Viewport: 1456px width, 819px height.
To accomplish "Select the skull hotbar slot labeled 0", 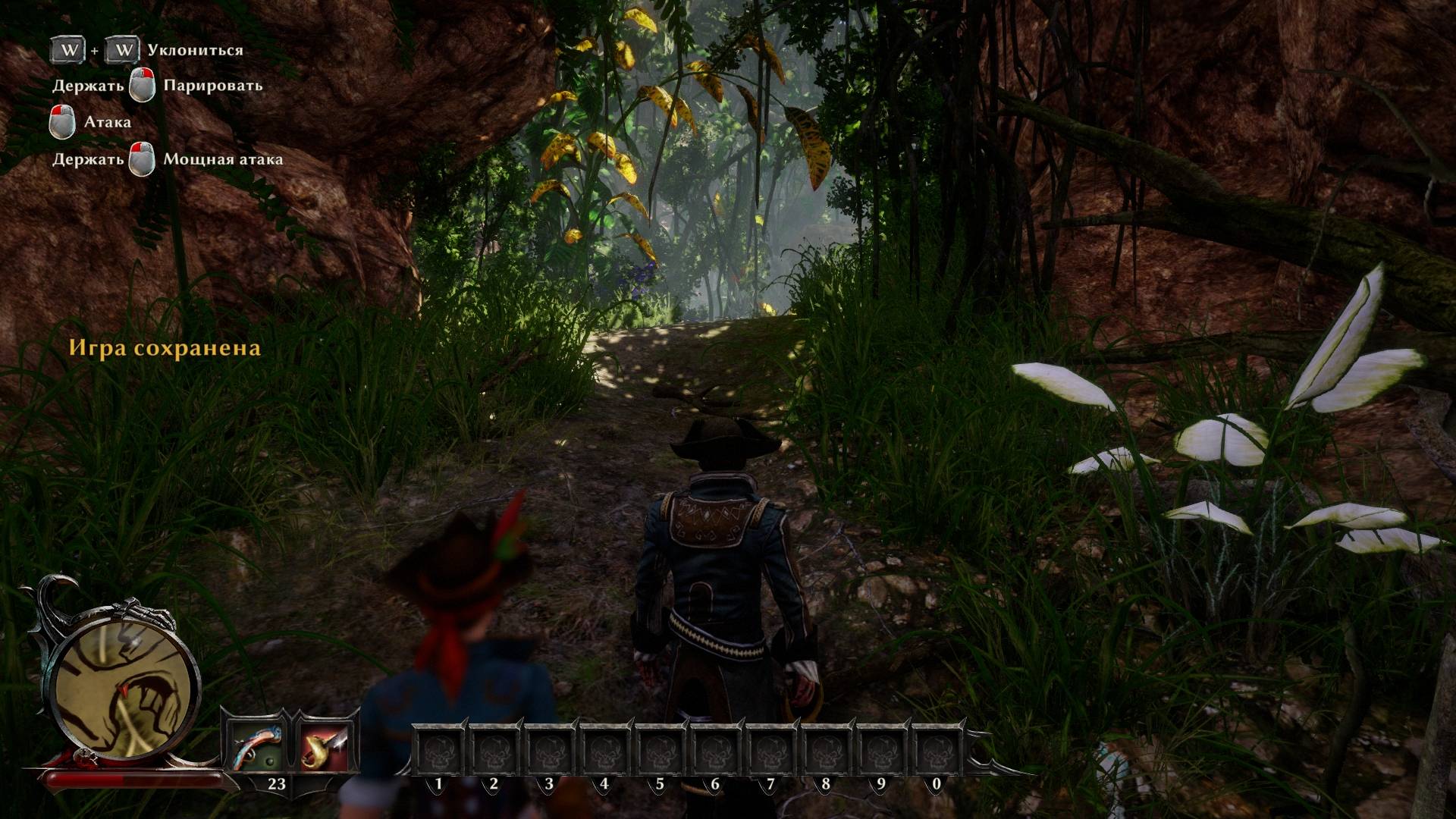I will coord(937,750).
